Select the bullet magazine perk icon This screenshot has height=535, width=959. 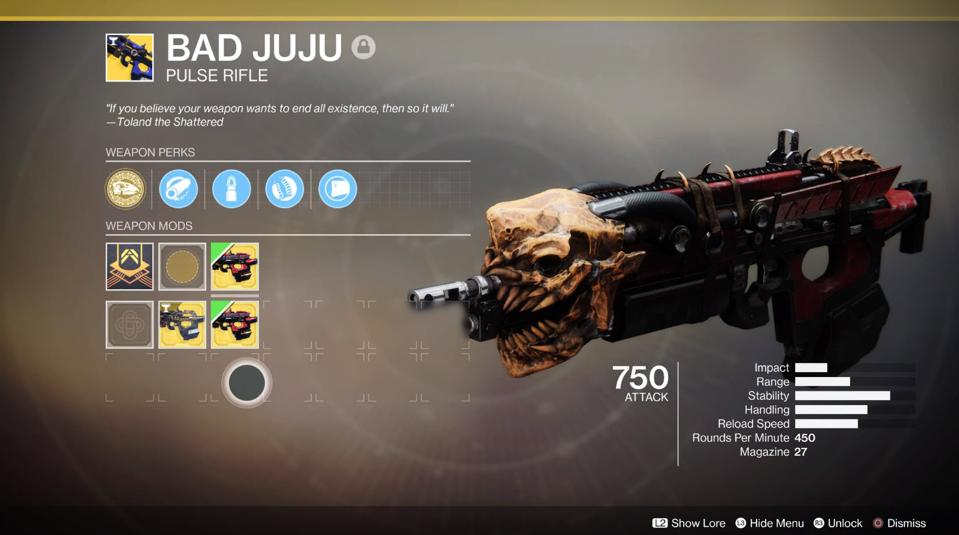tap(231, 189)
